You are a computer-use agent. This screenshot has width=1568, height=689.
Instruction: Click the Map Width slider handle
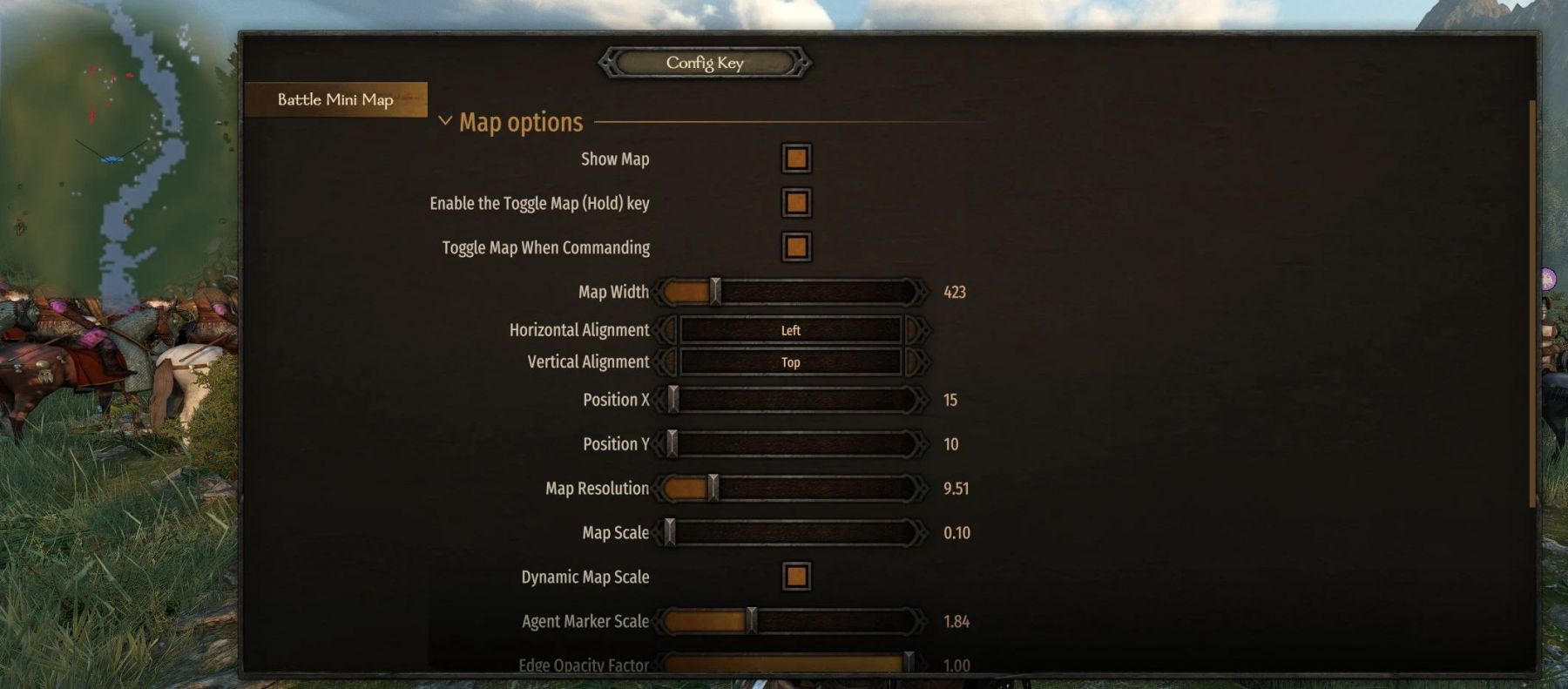click(x=715, y=292)
